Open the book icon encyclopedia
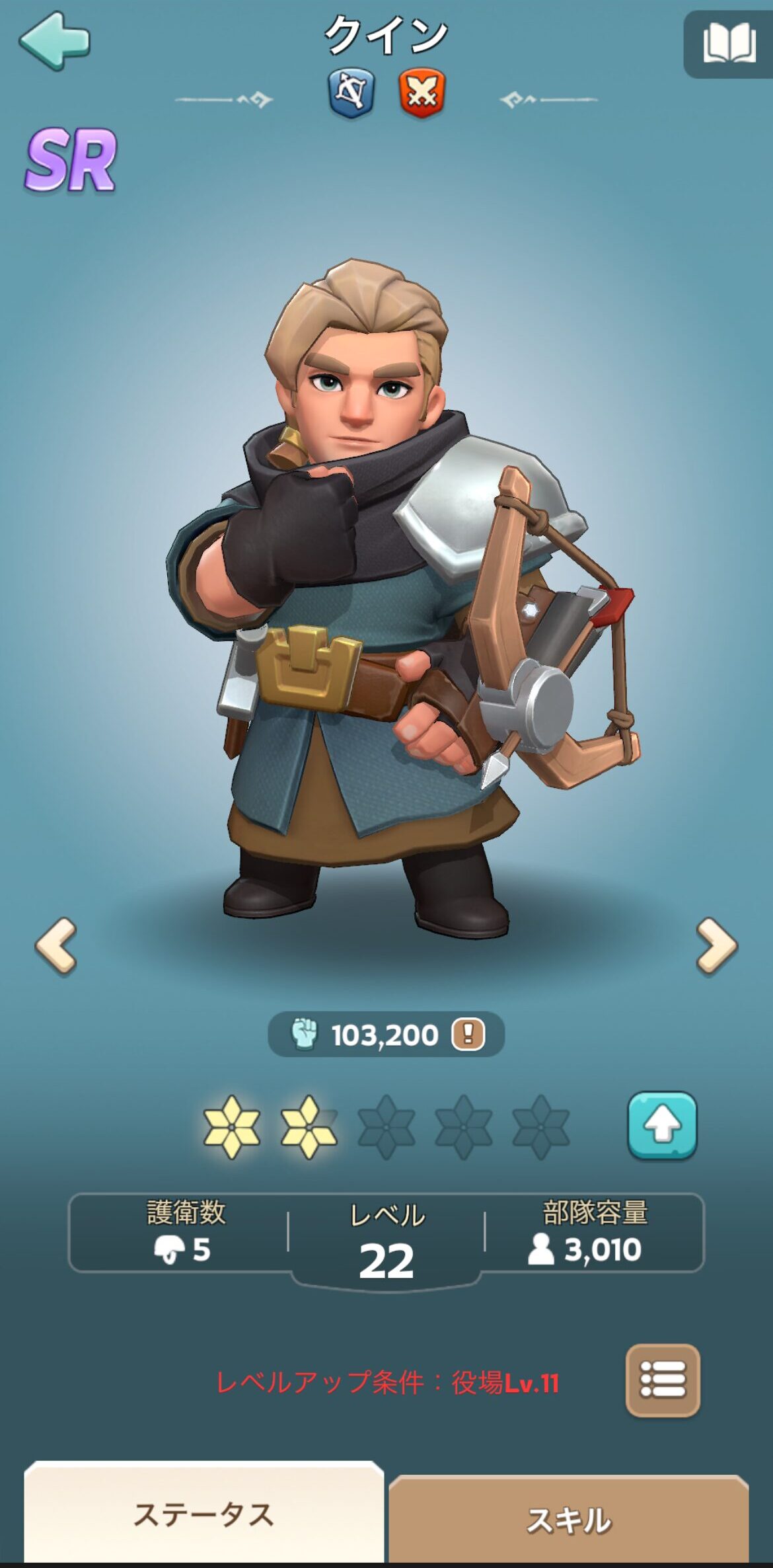The height and width of the screenshot is (1568, 773). (729, 44)
